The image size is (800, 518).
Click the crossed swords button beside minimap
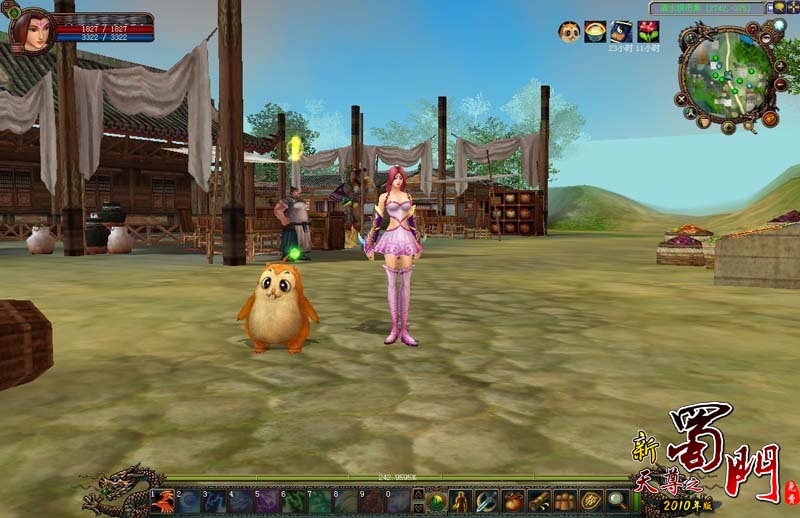681,99
